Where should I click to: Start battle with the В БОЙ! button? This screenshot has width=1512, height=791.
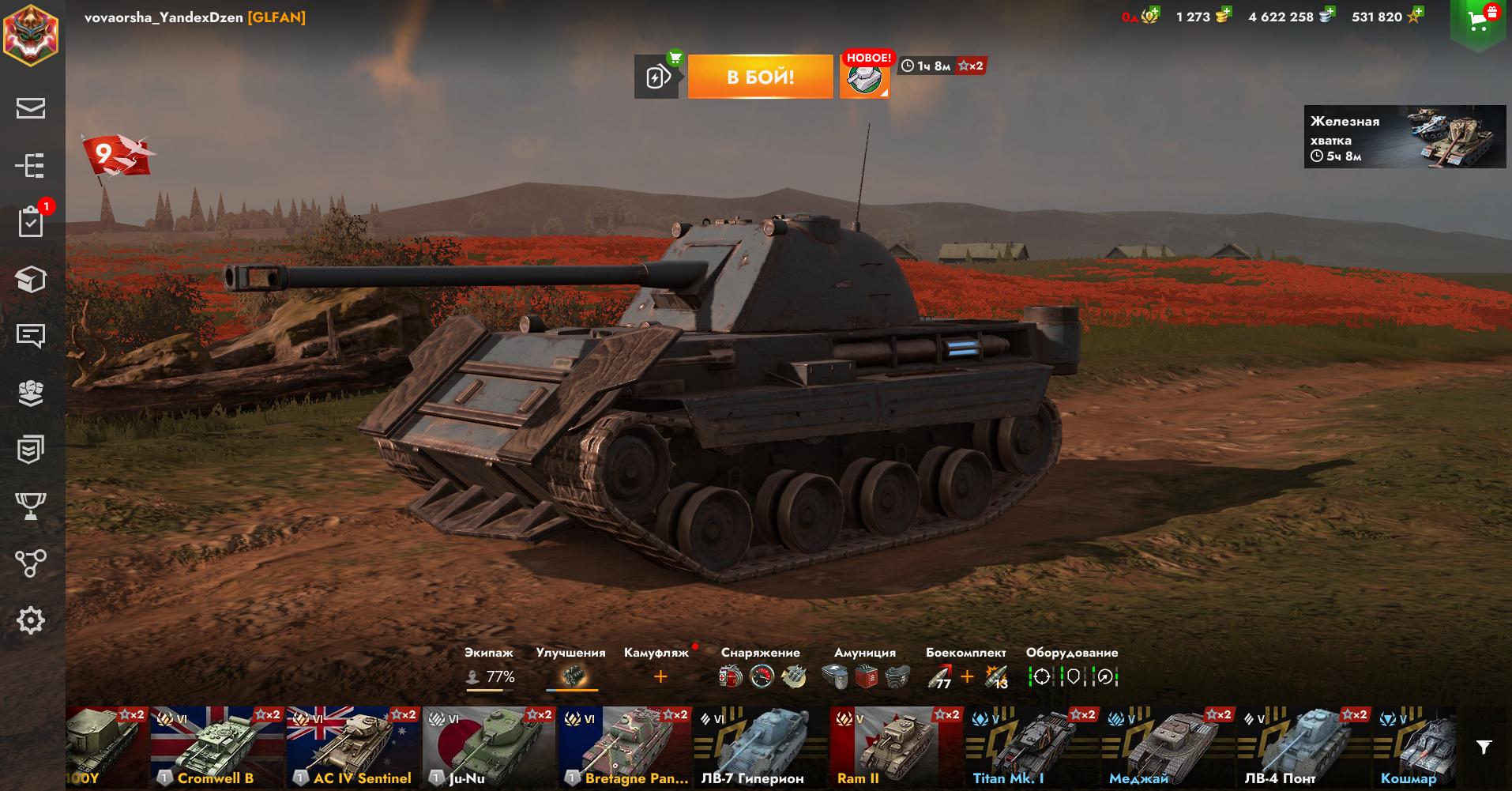[x=760, y=77]
